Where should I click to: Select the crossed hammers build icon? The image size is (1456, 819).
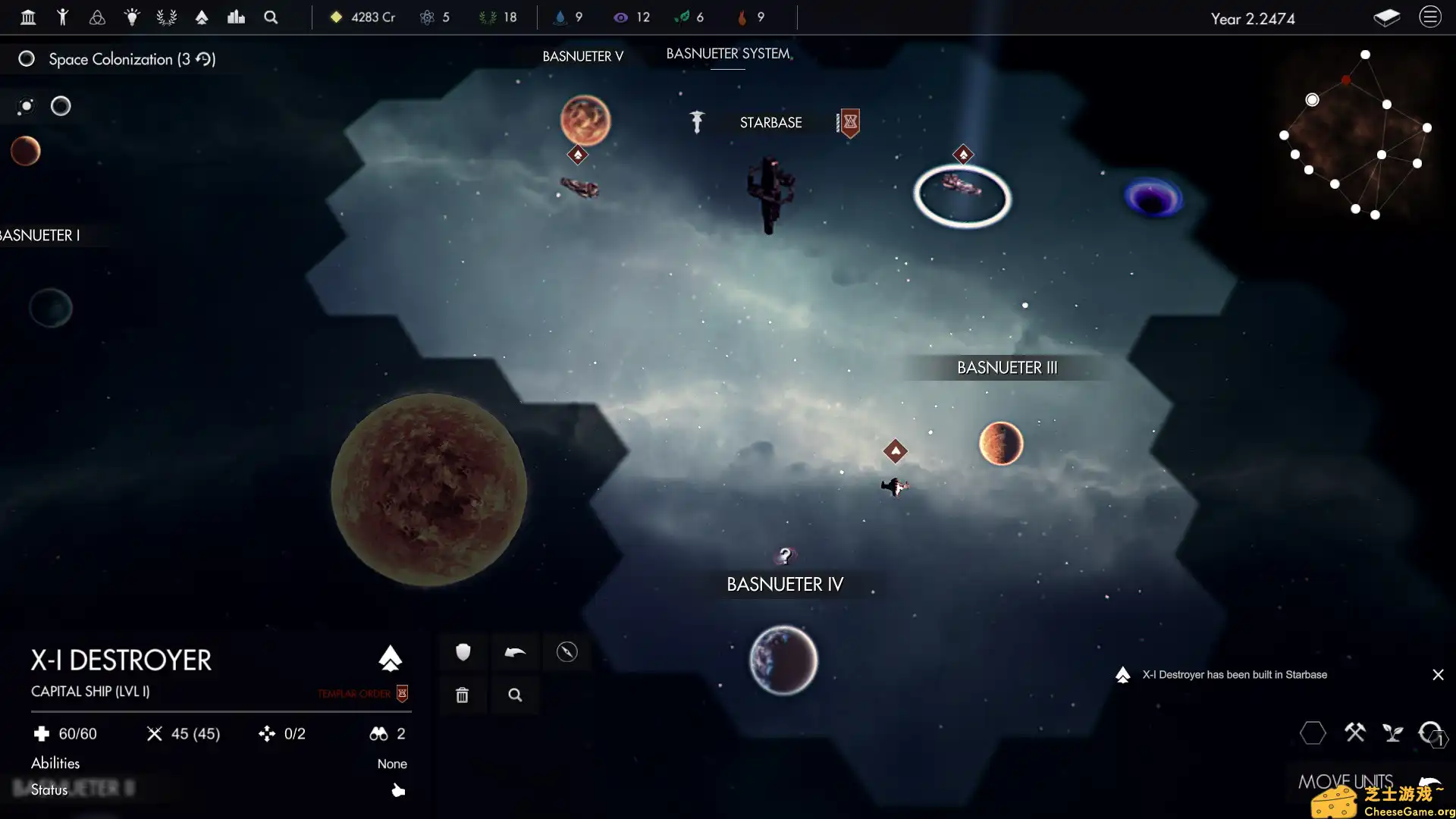[x=1356, y=733]
